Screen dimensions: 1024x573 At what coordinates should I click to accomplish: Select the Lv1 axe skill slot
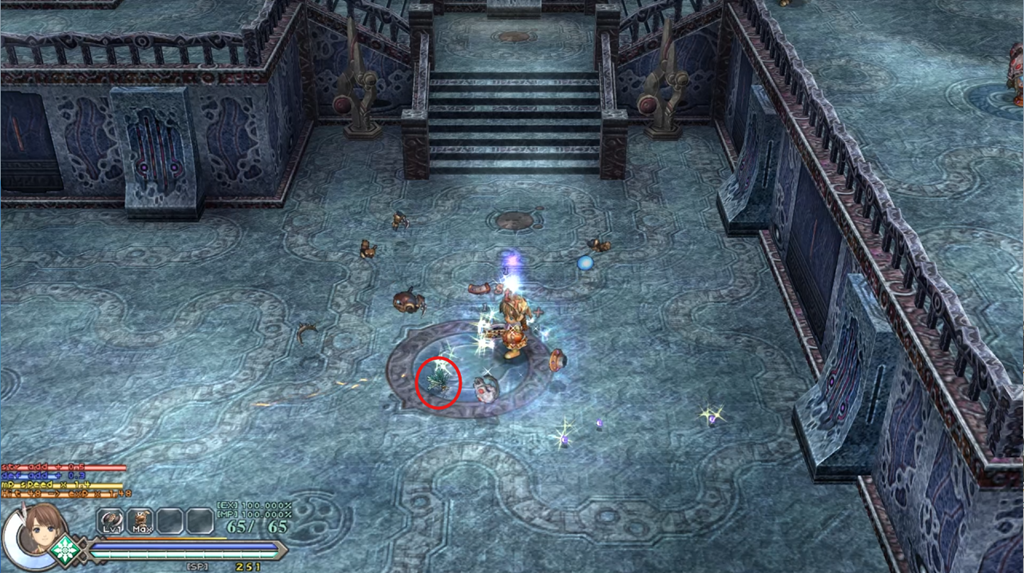(110, 521)
